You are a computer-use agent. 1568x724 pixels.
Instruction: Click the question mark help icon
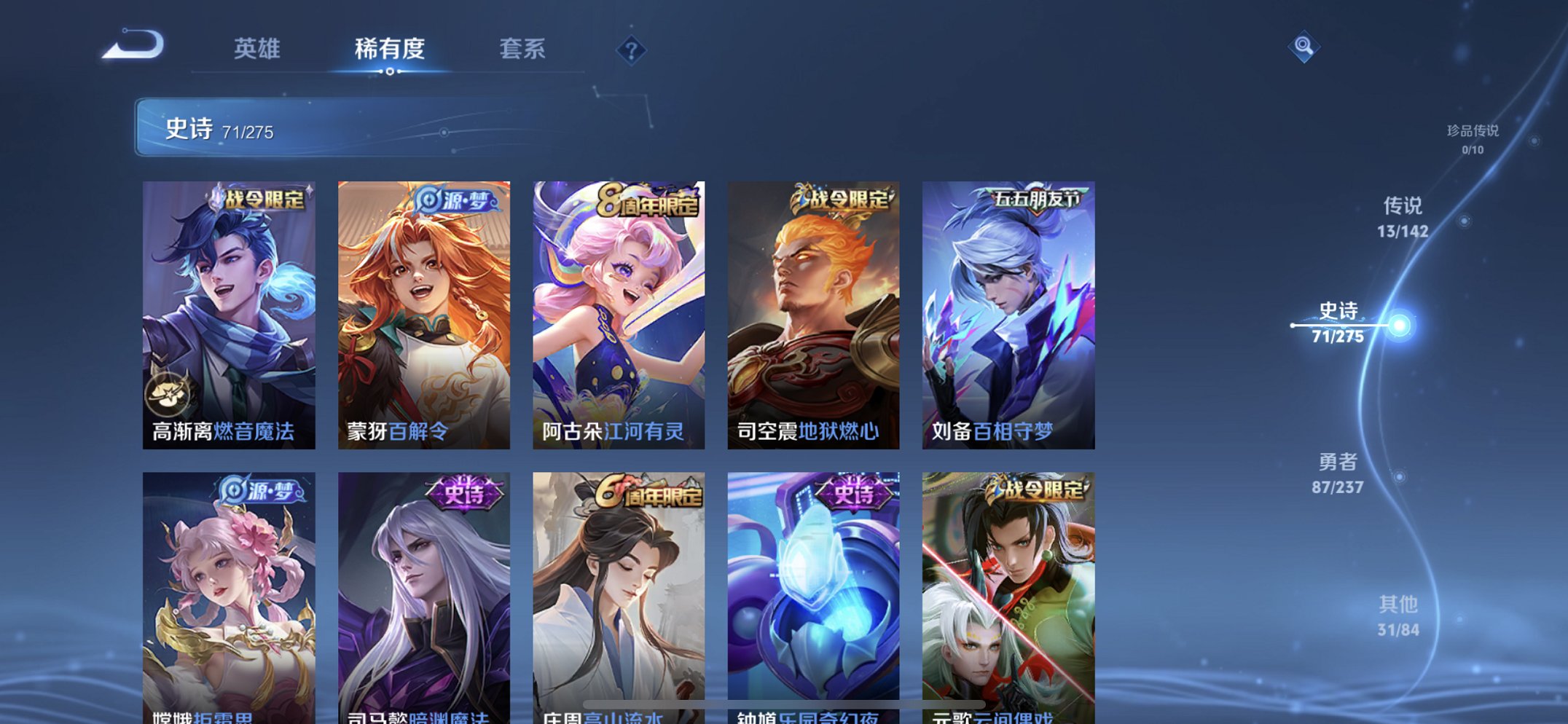click(x=631, y=50)
